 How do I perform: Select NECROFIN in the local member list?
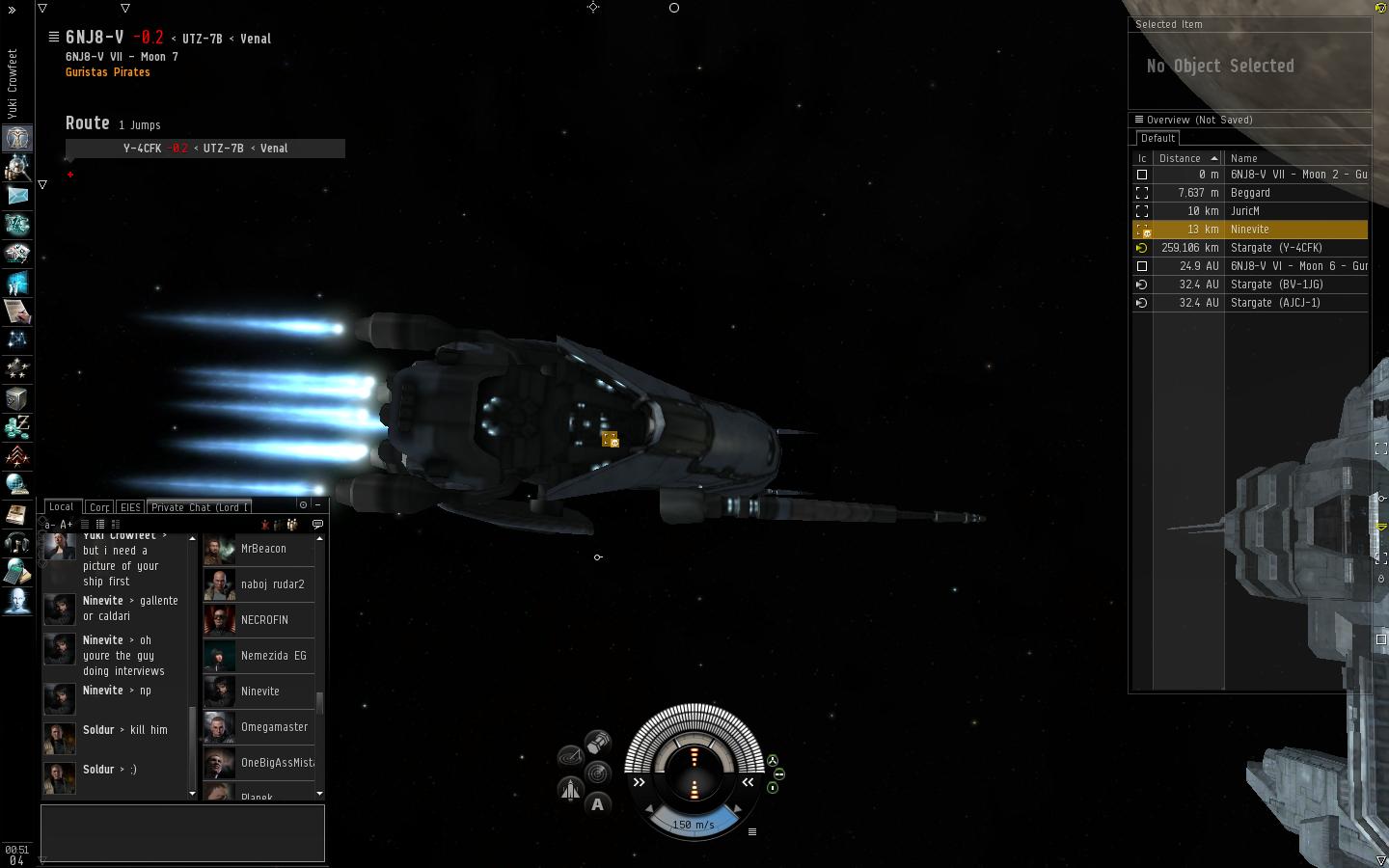point(264,620)
